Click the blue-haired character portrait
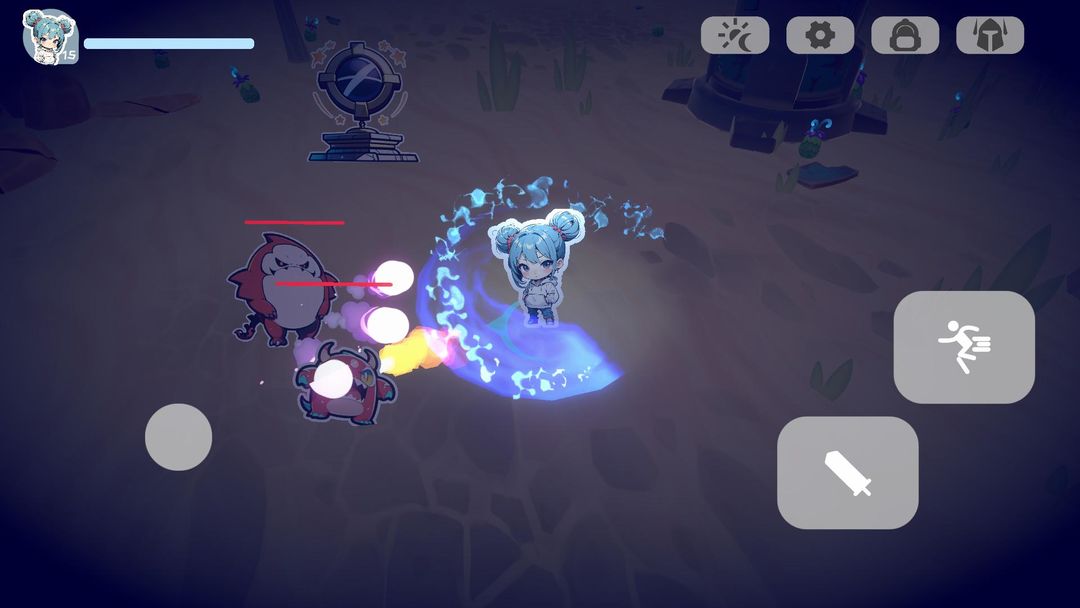 (x=49, y=36)
